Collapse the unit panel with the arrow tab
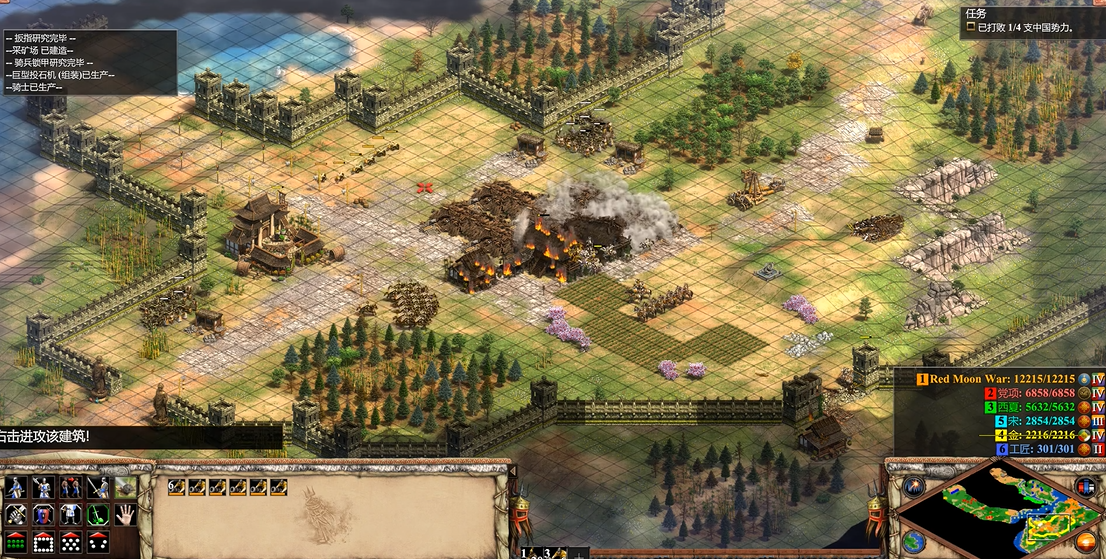The height and width of the screenshot is (559, 1106). pyautogui.click(x=513, y=470)
